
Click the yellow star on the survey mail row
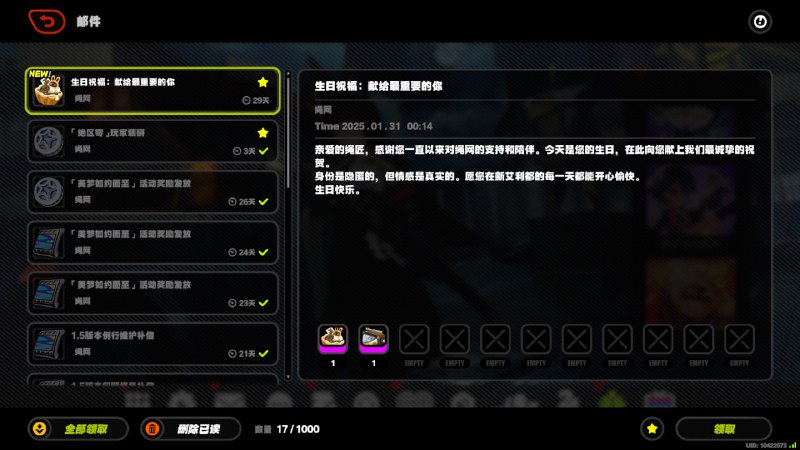pos(263,132)
